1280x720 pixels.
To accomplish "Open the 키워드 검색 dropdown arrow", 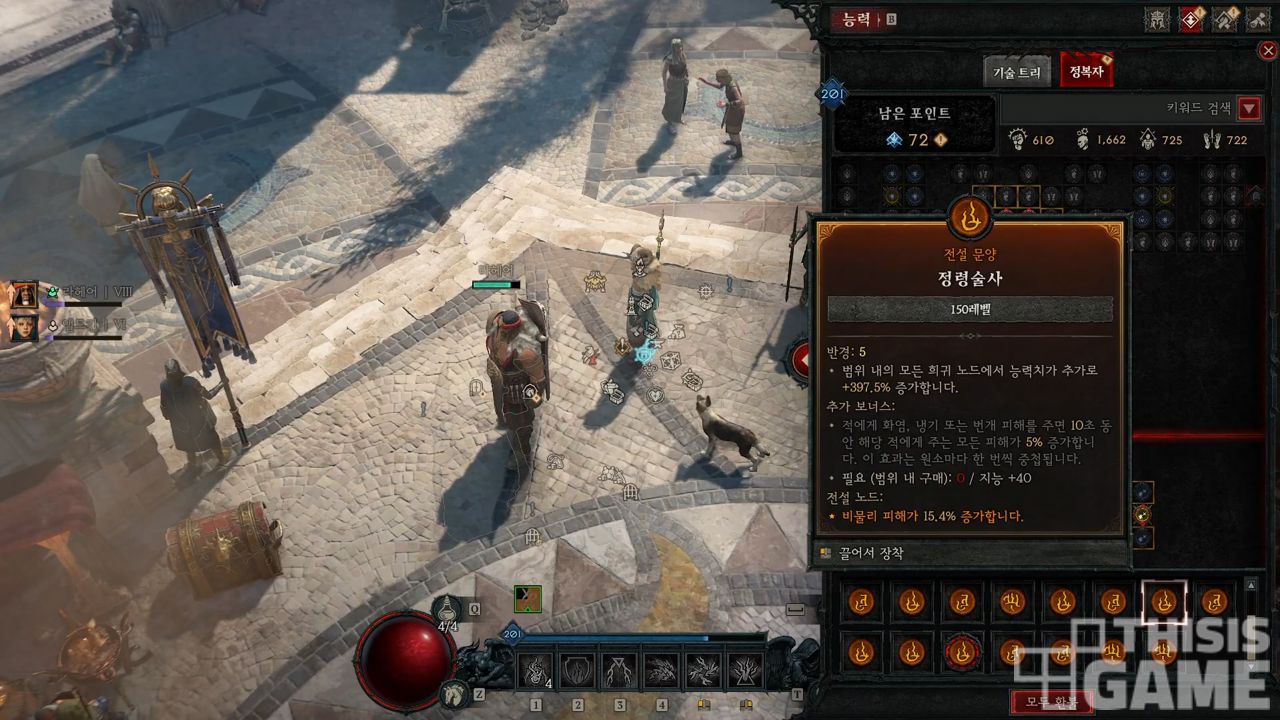I will (1249, 109).
